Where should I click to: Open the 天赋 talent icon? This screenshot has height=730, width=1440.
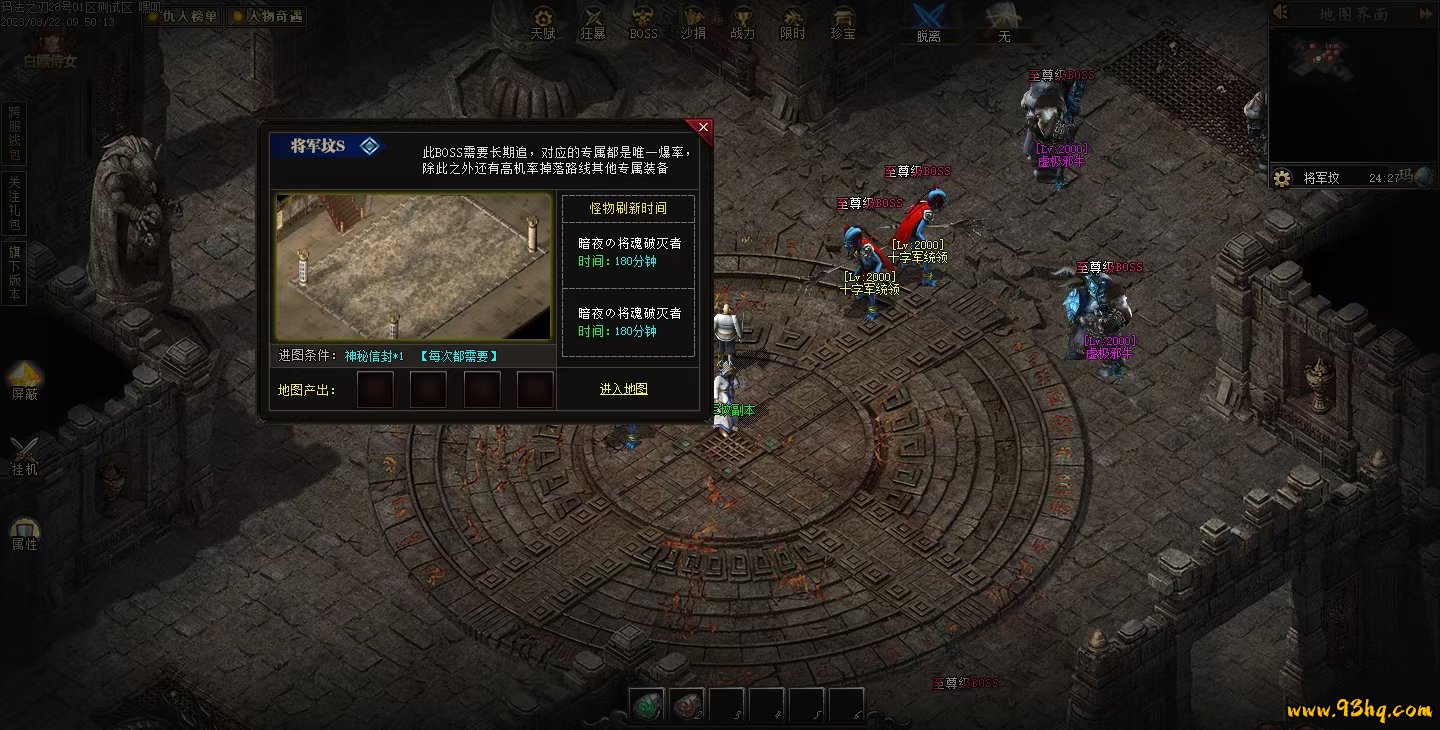[x=543, y=22]
